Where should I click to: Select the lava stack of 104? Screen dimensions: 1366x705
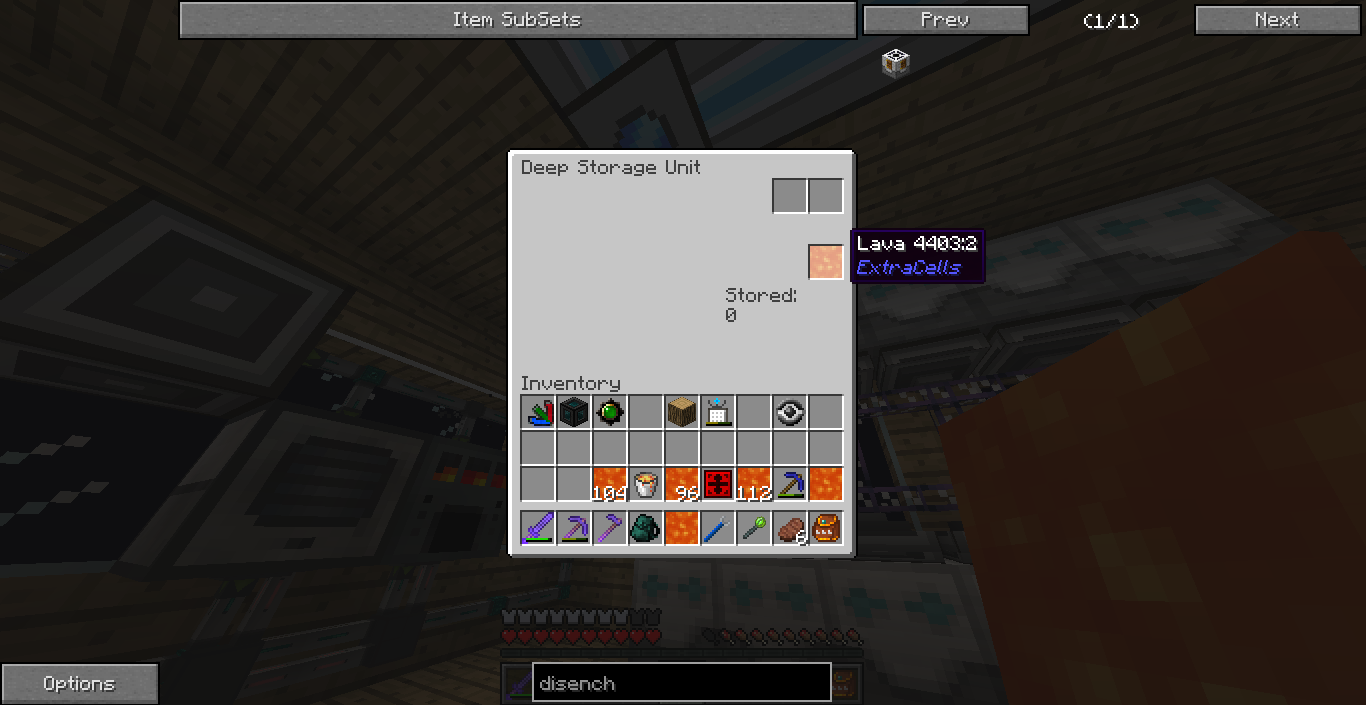(x=609, y=484)
